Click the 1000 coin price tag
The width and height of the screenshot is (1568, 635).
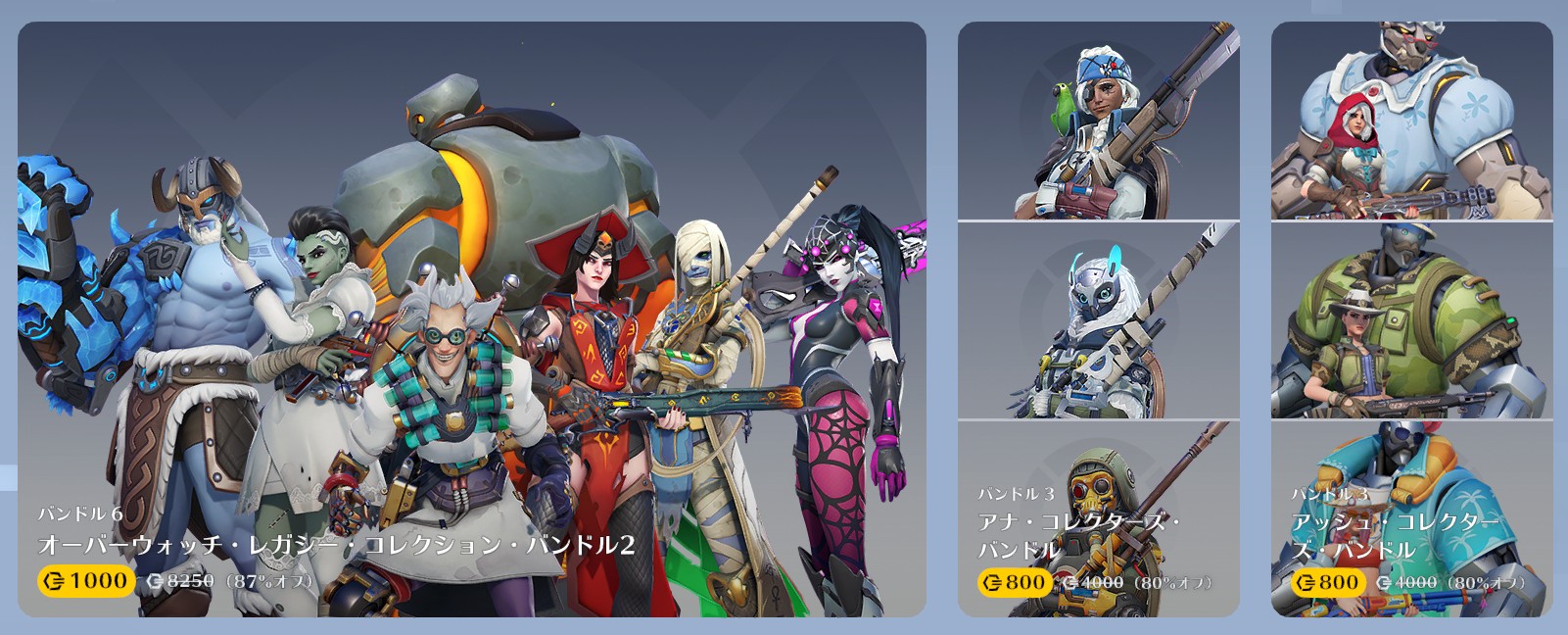click(x=86, y=581)
